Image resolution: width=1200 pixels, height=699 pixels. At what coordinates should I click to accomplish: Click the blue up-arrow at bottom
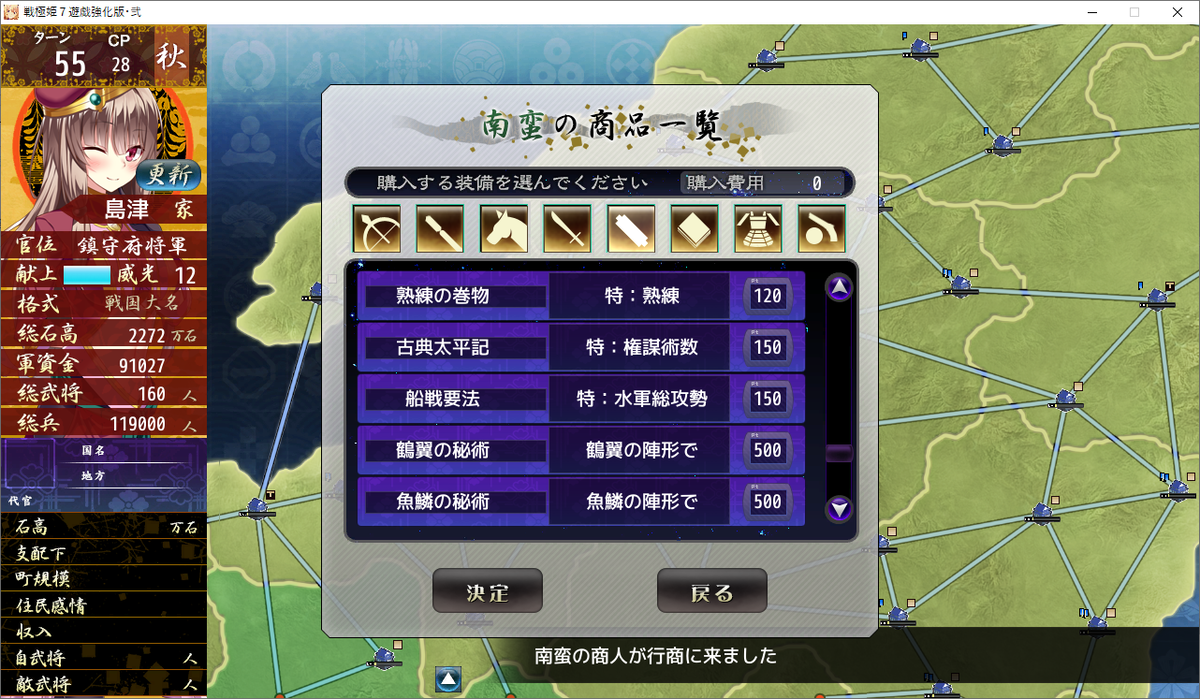[x=448, y=680]
